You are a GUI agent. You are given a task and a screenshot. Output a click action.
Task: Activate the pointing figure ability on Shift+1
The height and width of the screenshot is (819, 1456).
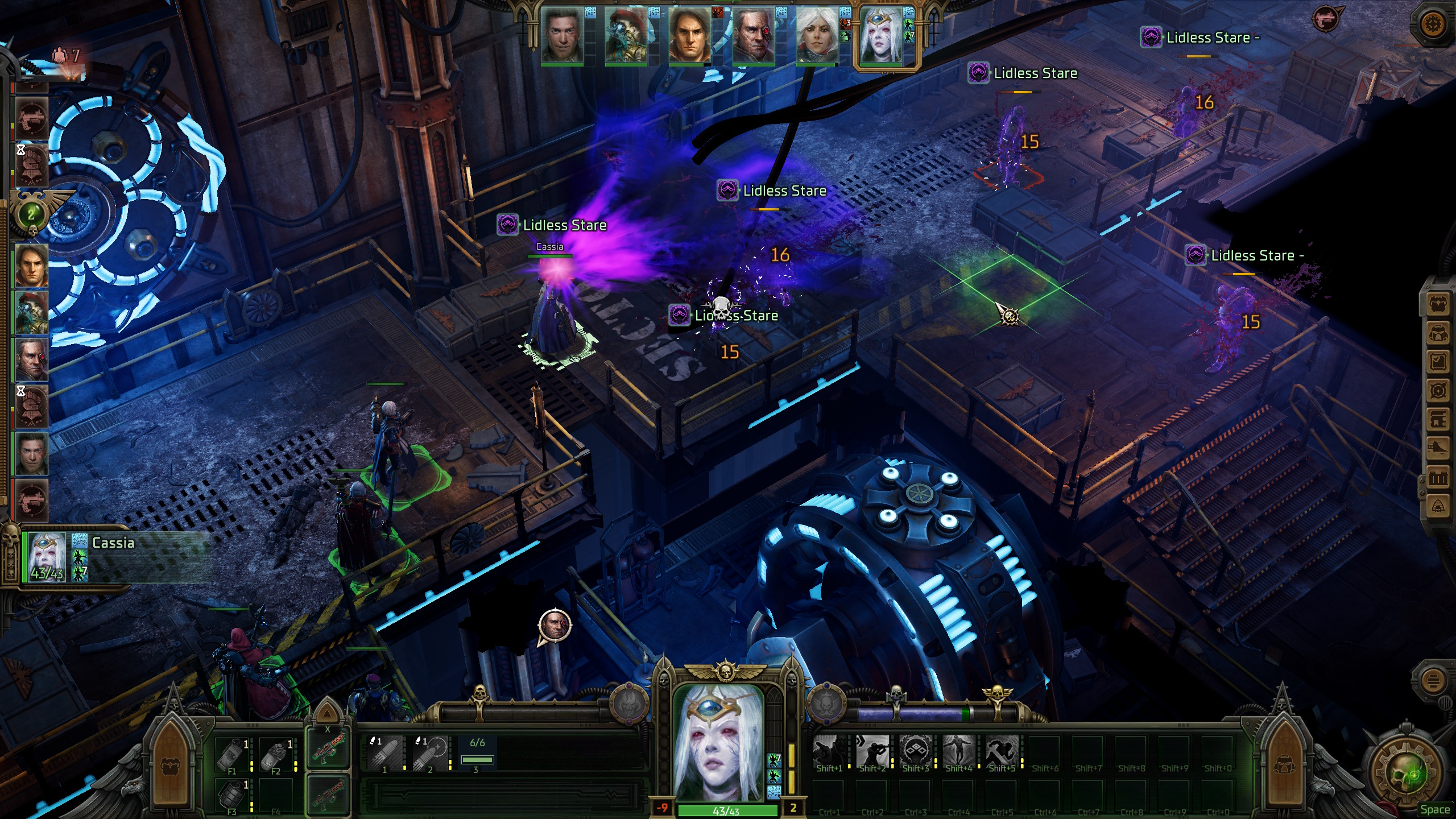pos(829,751)
